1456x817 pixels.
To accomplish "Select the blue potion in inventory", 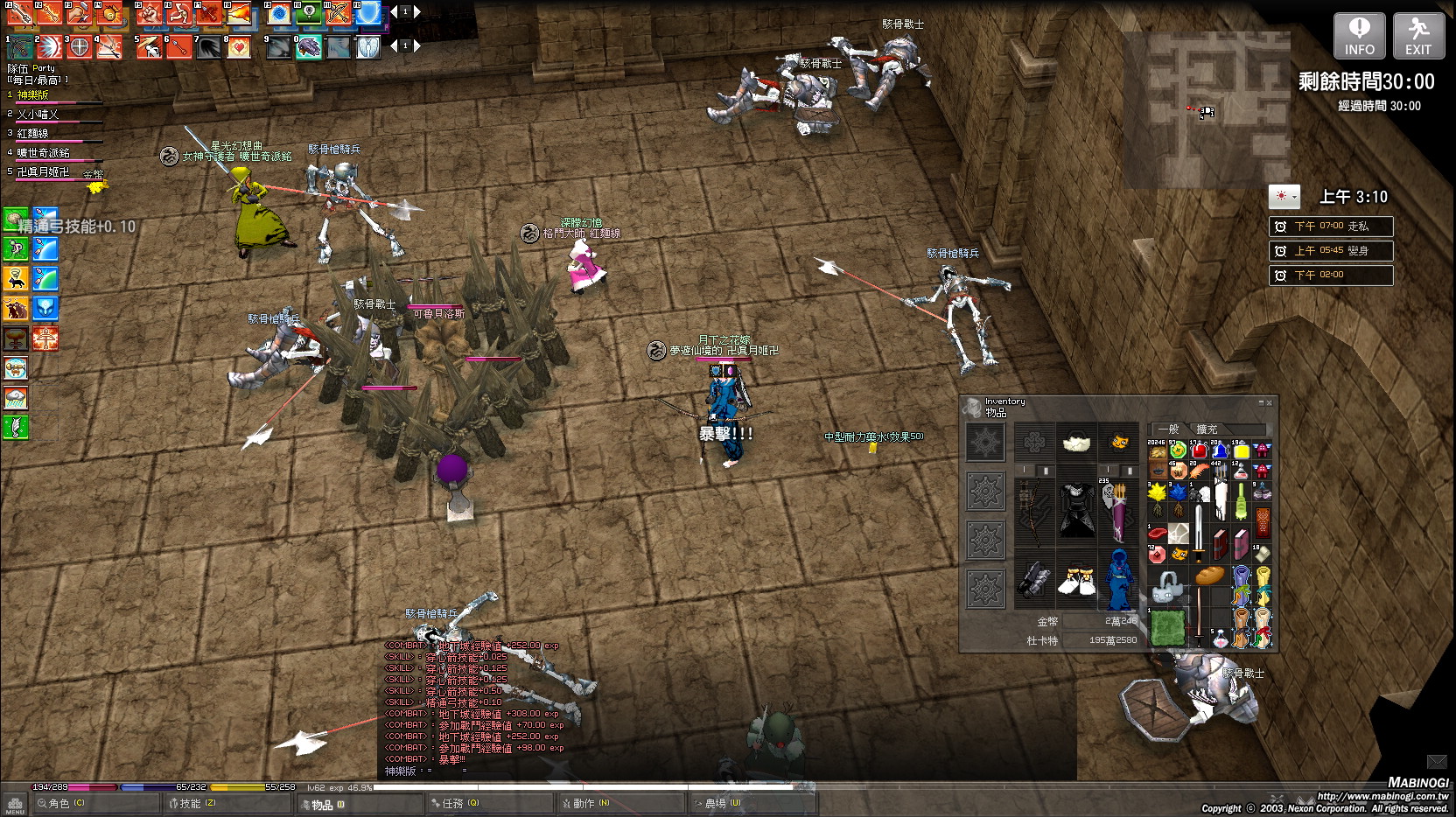I will [x=1220, y=450].
